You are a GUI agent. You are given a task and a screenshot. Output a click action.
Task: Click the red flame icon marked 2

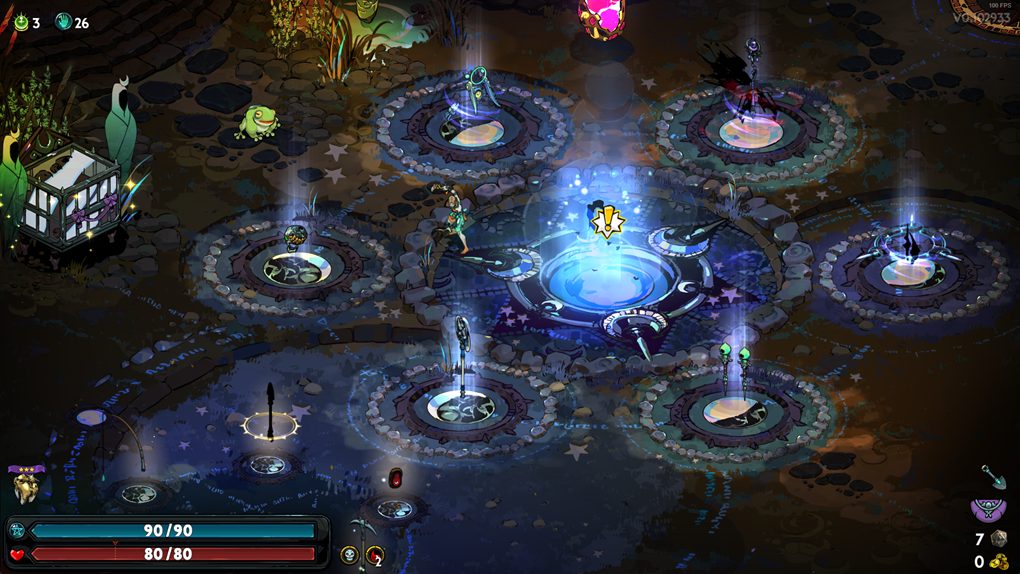[x=375, y=555]
